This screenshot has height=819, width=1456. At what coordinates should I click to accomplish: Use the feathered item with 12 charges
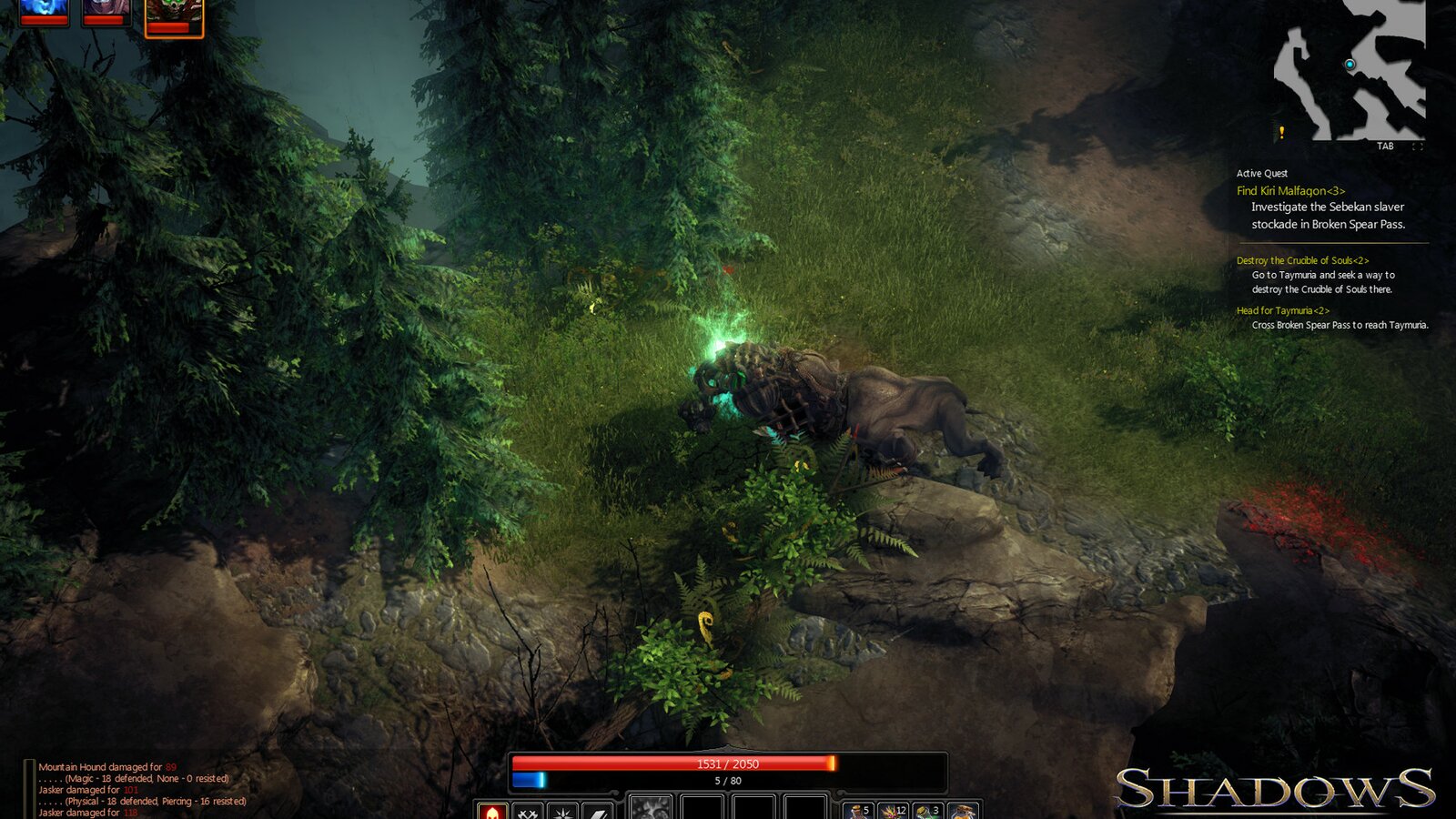click(893, 812)
